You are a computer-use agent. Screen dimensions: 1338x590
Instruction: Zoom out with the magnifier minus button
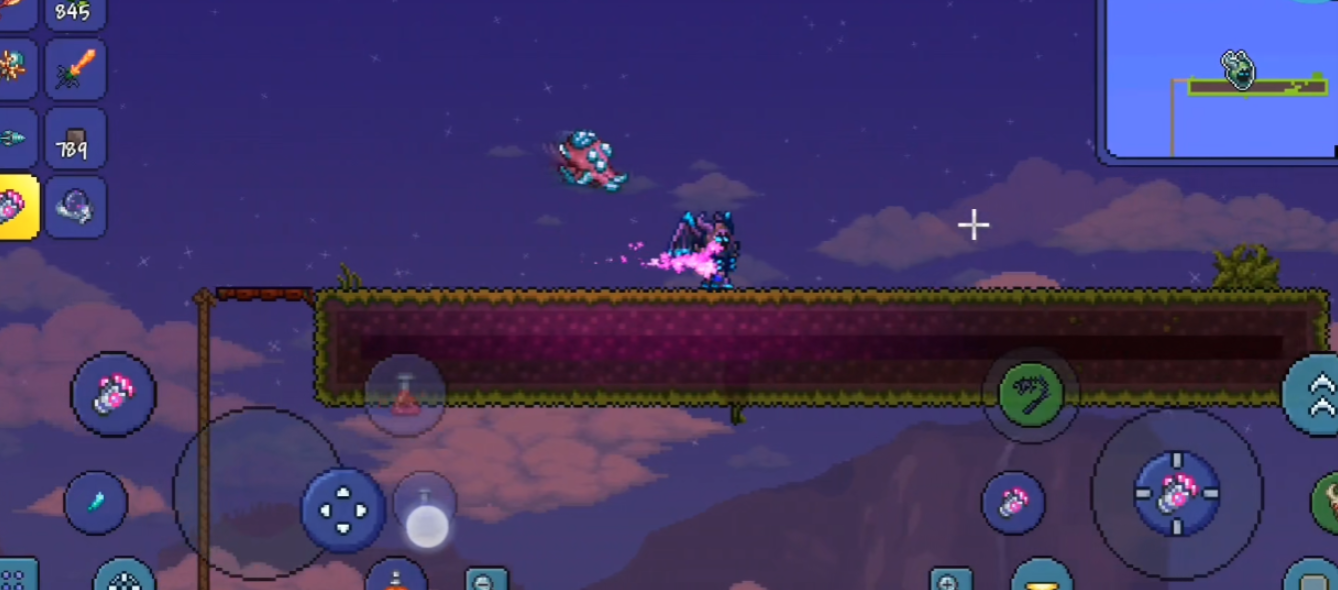coord(486,580)
